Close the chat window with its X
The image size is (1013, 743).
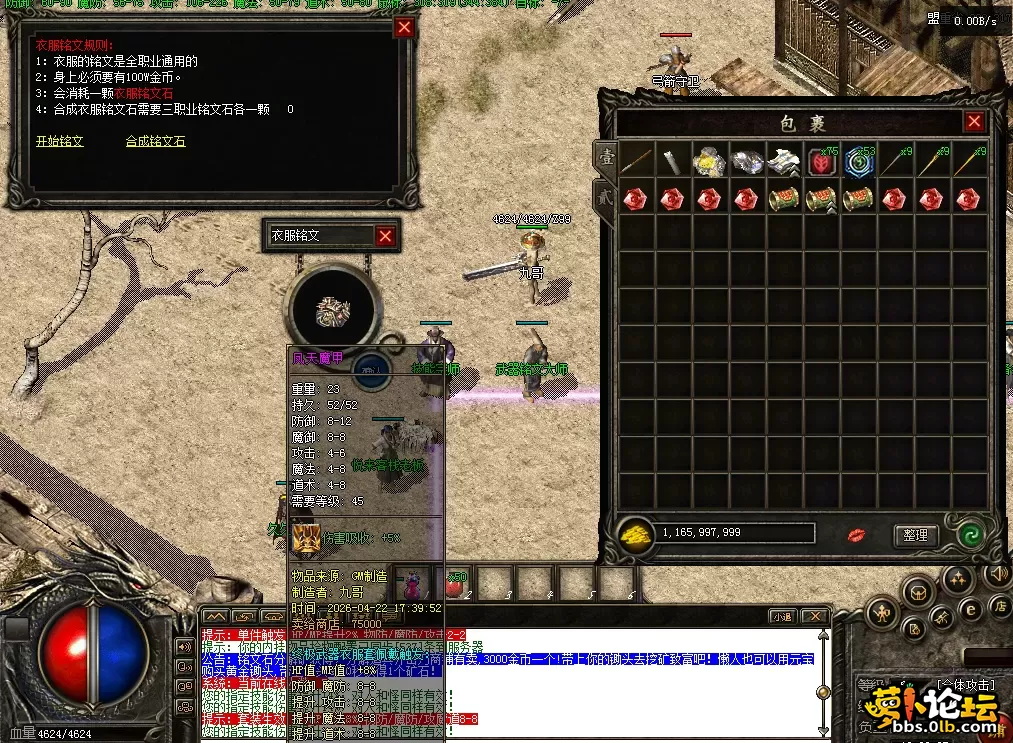coord(815,616)
